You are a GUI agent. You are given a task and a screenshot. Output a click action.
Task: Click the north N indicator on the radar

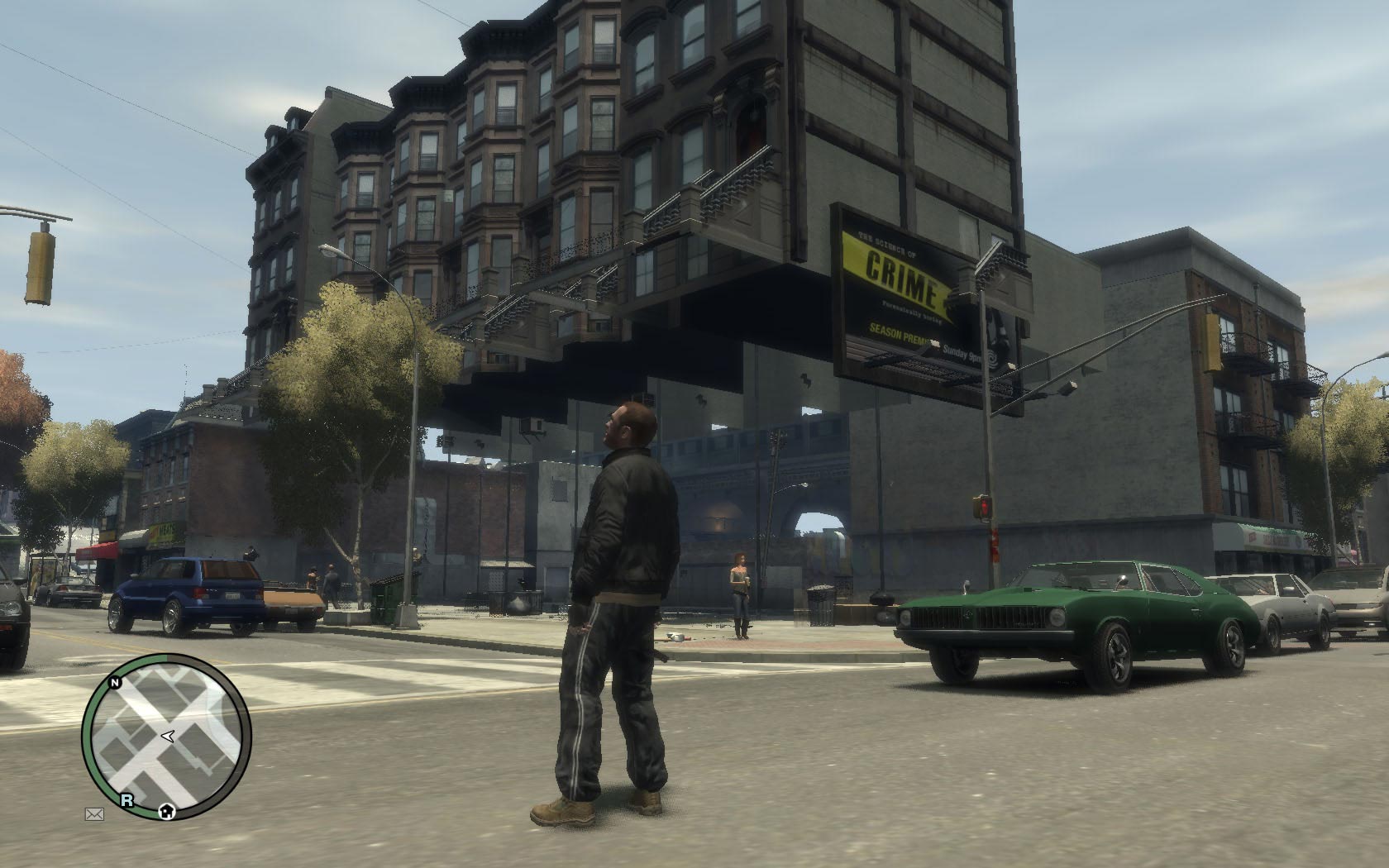click(117, 683)
